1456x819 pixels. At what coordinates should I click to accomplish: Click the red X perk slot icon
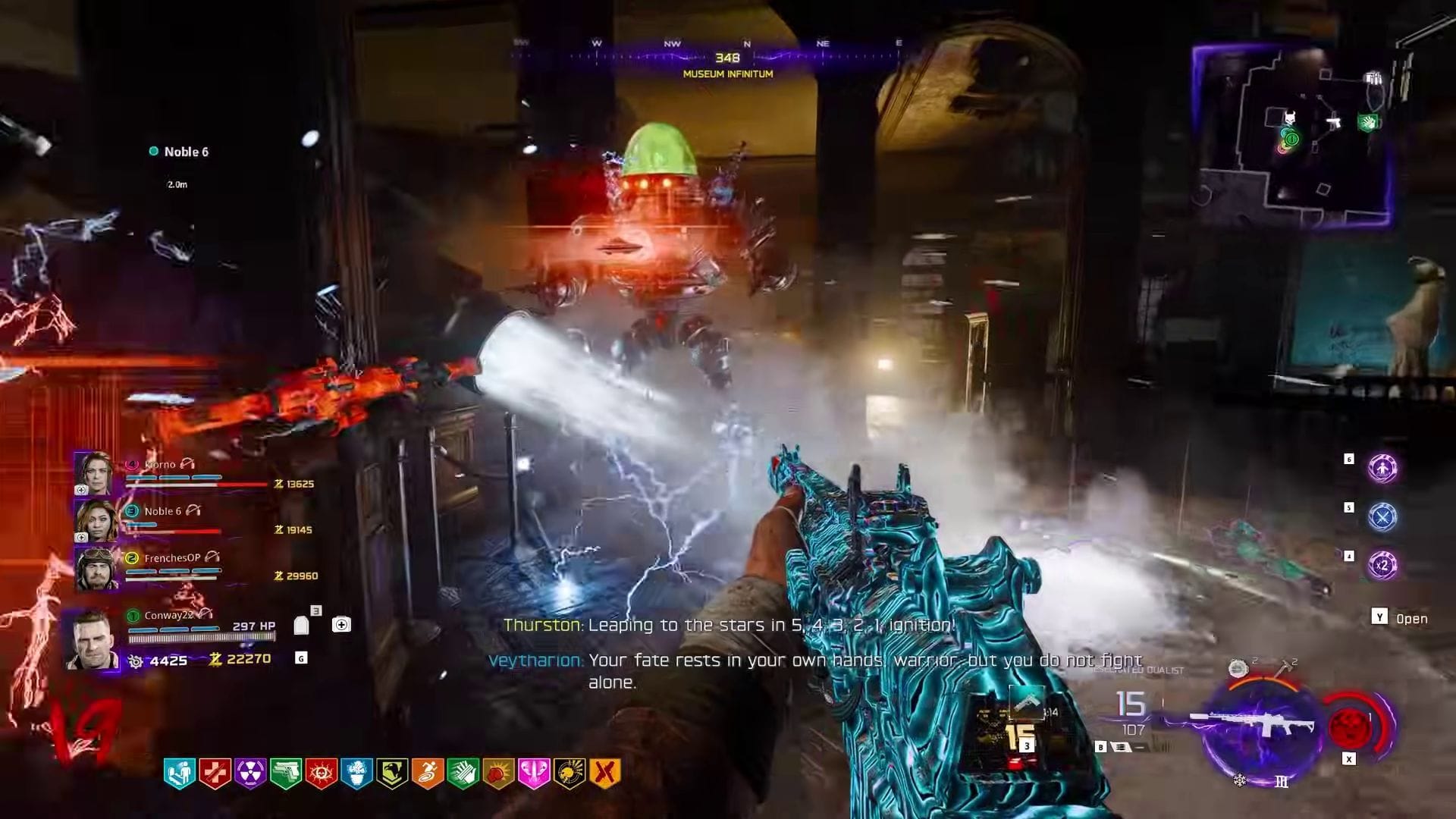pyautogui.click(x=604, y=771)
